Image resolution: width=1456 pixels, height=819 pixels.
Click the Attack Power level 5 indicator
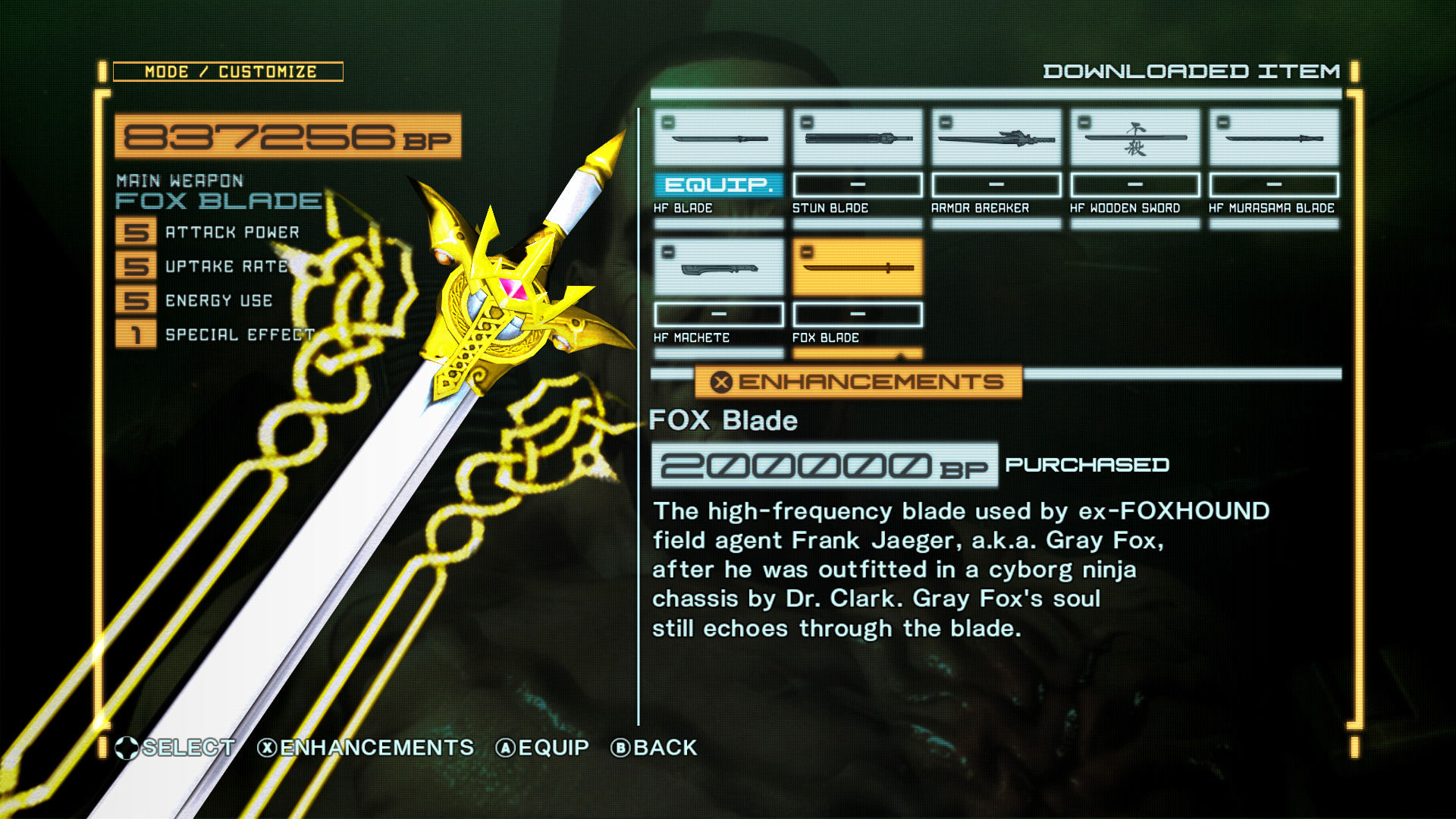(x=135, y=232)
